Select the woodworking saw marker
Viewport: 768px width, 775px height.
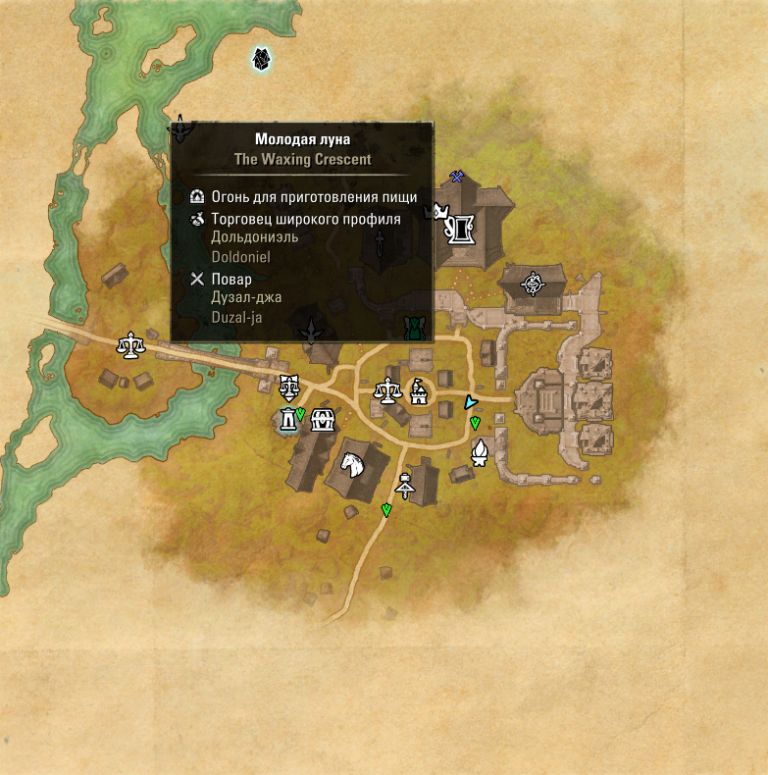click(x=405, y=486)
